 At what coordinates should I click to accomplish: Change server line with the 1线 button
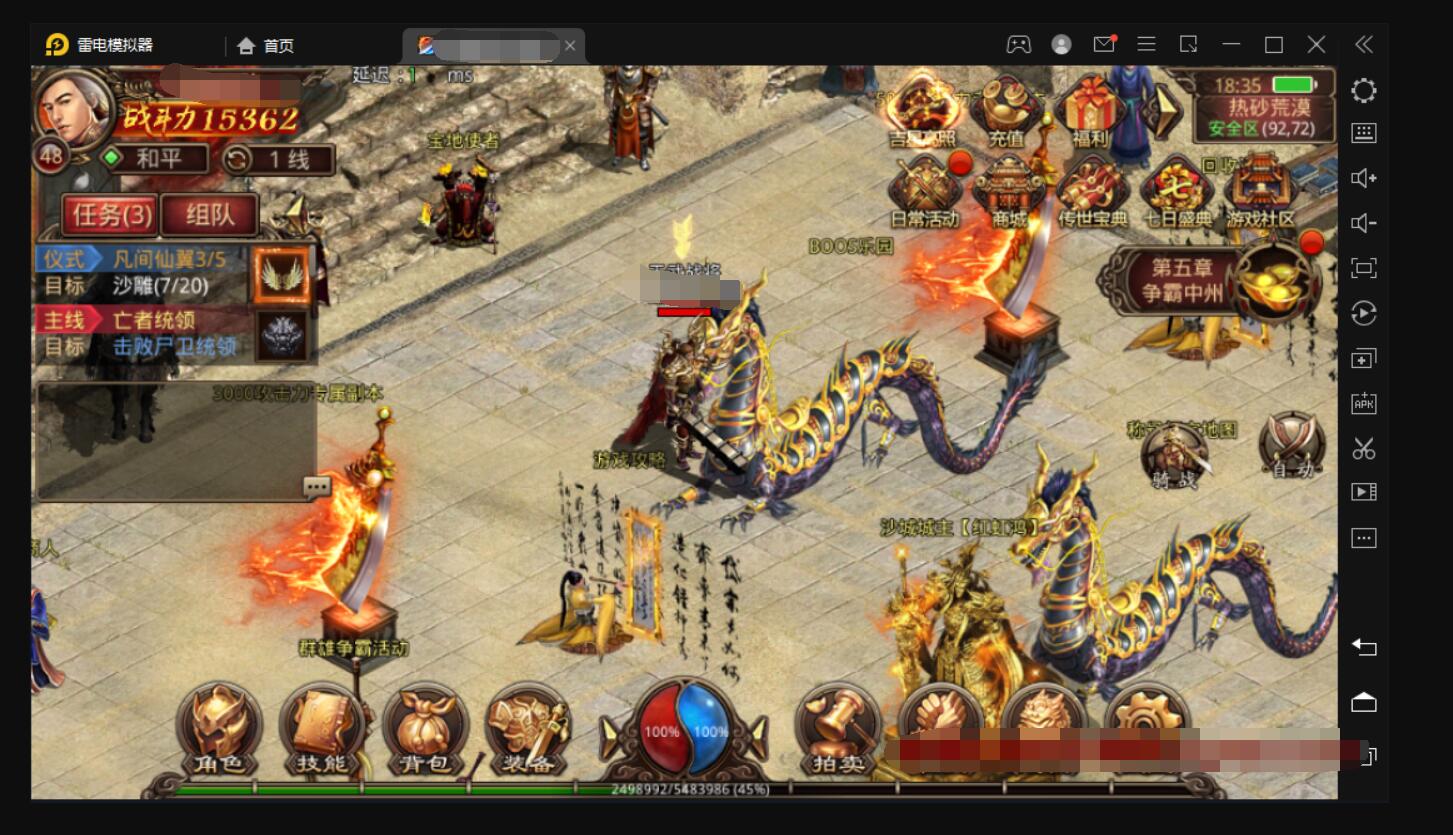pos(278,159)
